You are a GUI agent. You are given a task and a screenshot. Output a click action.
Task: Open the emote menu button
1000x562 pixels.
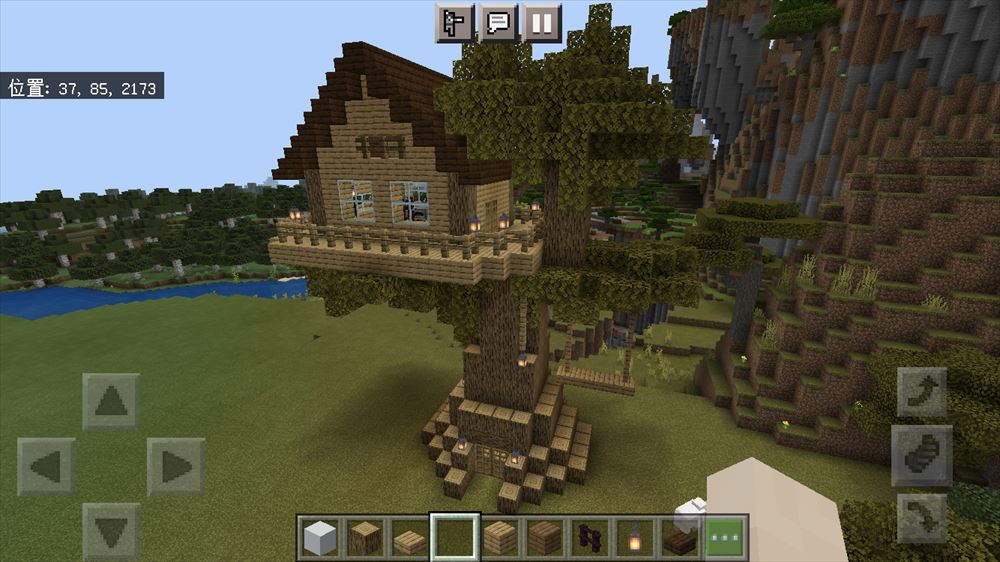(x=454, y=22)
